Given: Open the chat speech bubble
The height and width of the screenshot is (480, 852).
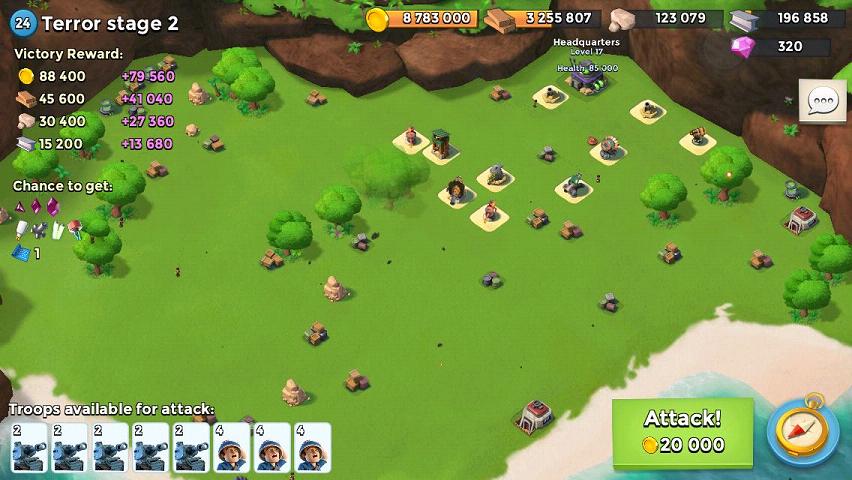Looking at the screenshot, I should pos(822,101).
